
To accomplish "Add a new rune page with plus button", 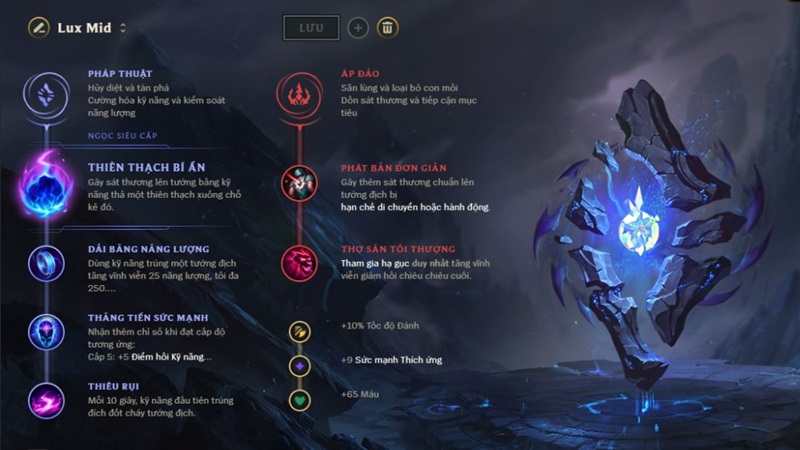I will [x=358, y=27].
